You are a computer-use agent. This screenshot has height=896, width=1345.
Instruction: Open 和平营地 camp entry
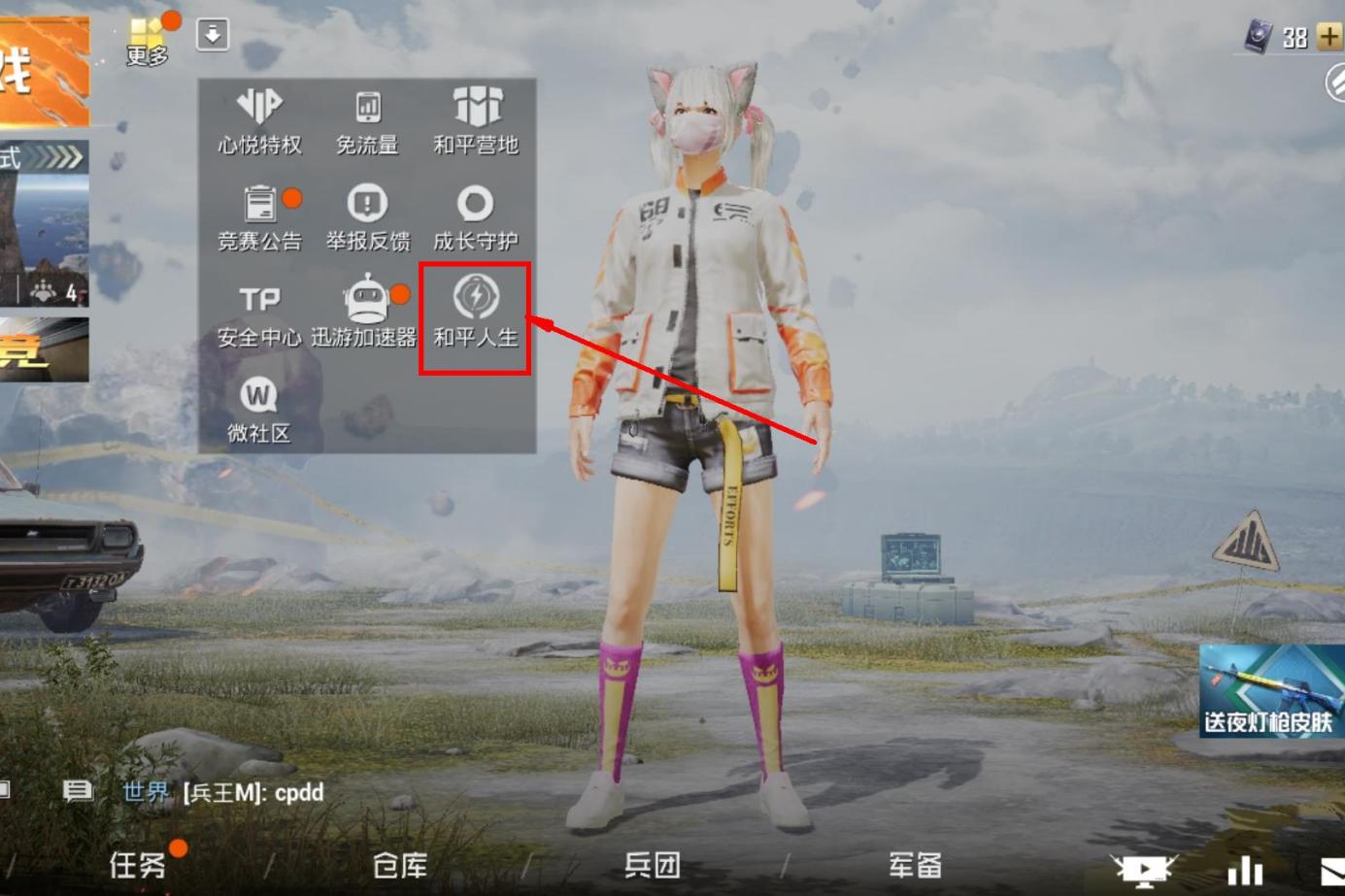pos(476,121)
